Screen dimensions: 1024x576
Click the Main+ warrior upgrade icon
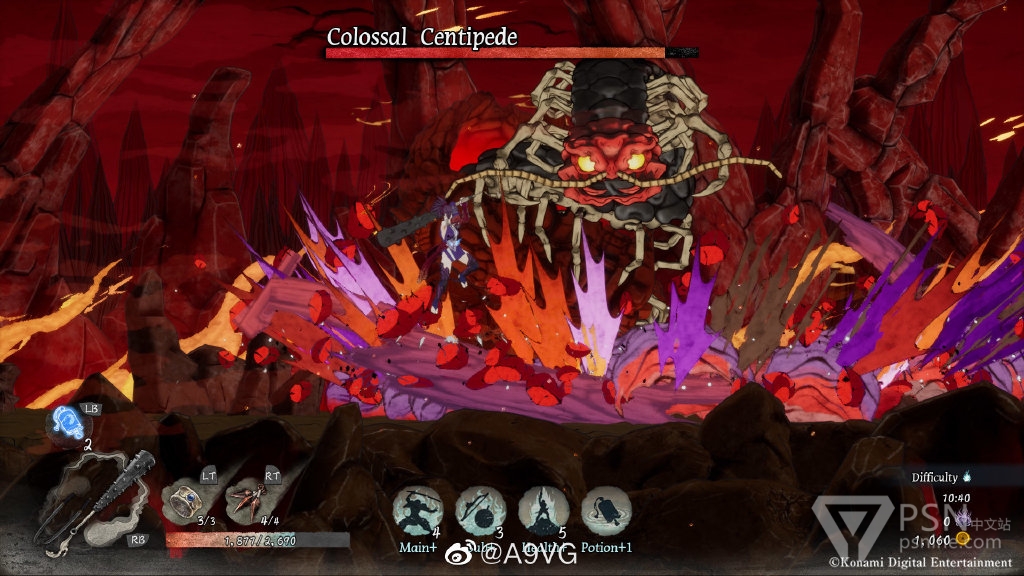(417, 511)
